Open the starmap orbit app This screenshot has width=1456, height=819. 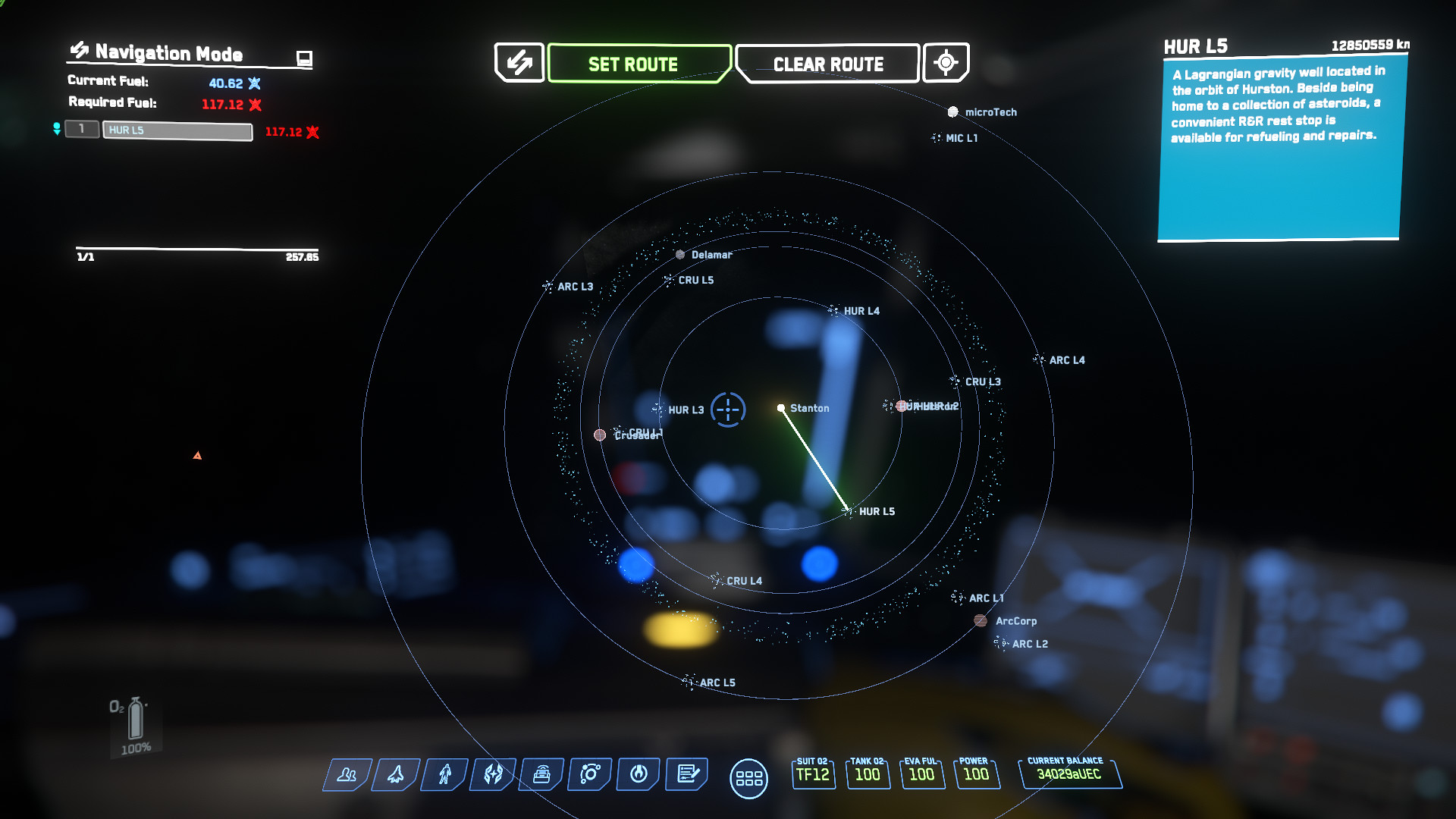coord(590,774)
